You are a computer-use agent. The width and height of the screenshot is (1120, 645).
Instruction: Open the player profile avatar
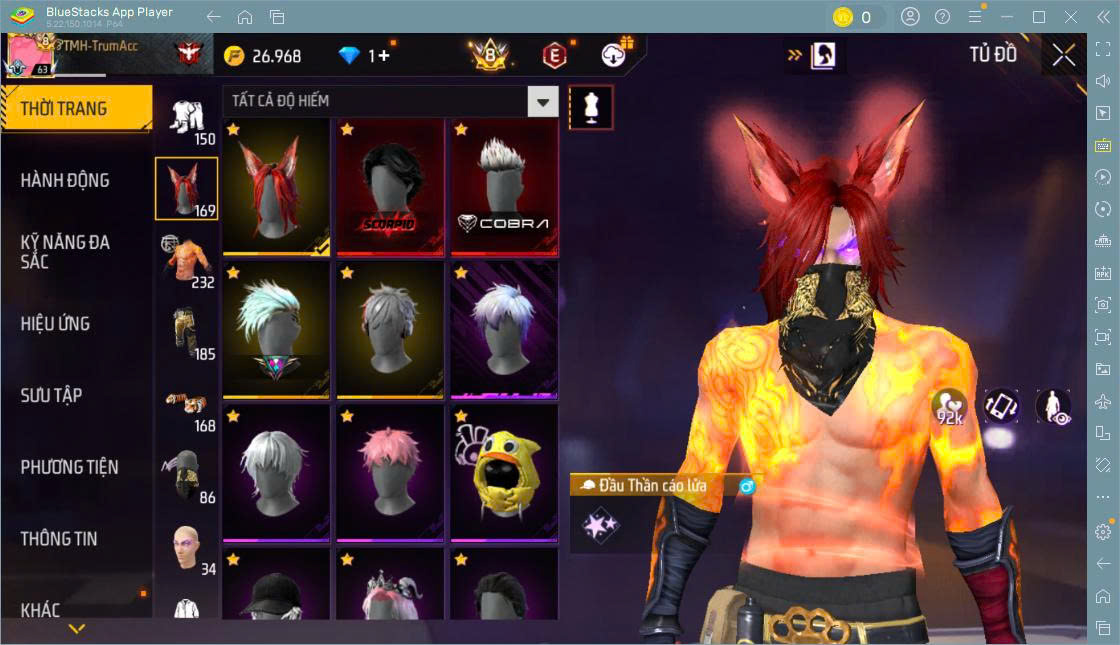30,56
